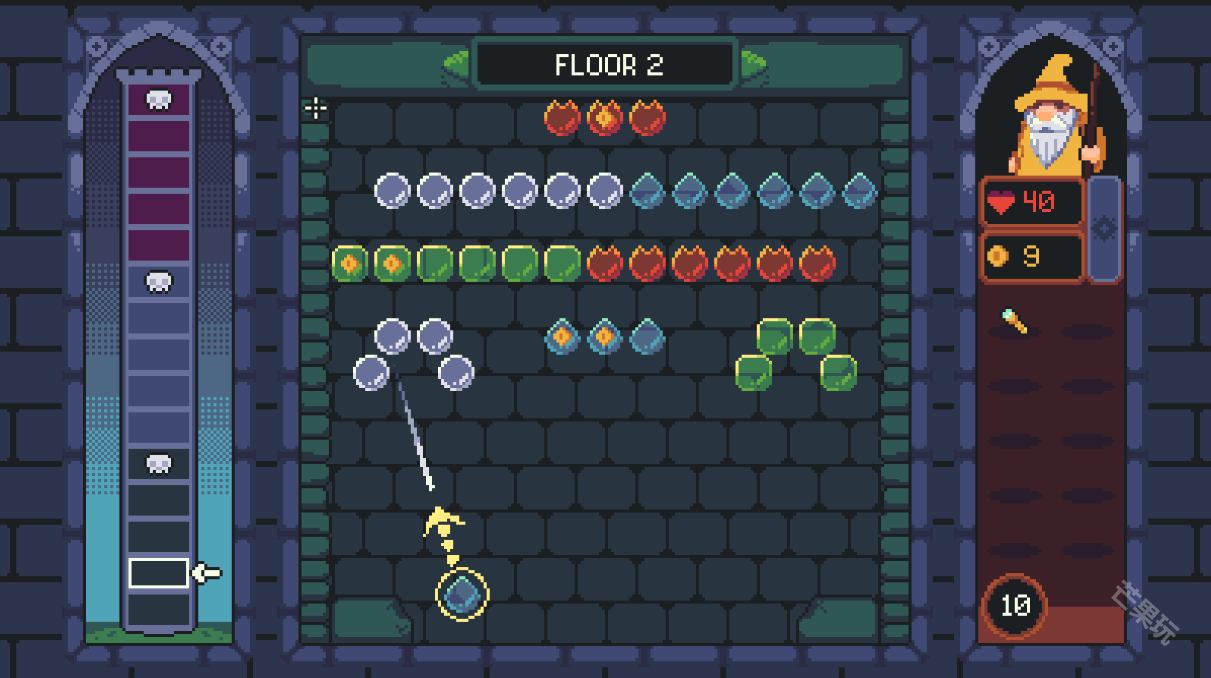Select the middle skull floor on the tower
This screenshot has width=1211, height=678.
click(x=158, y=282)
